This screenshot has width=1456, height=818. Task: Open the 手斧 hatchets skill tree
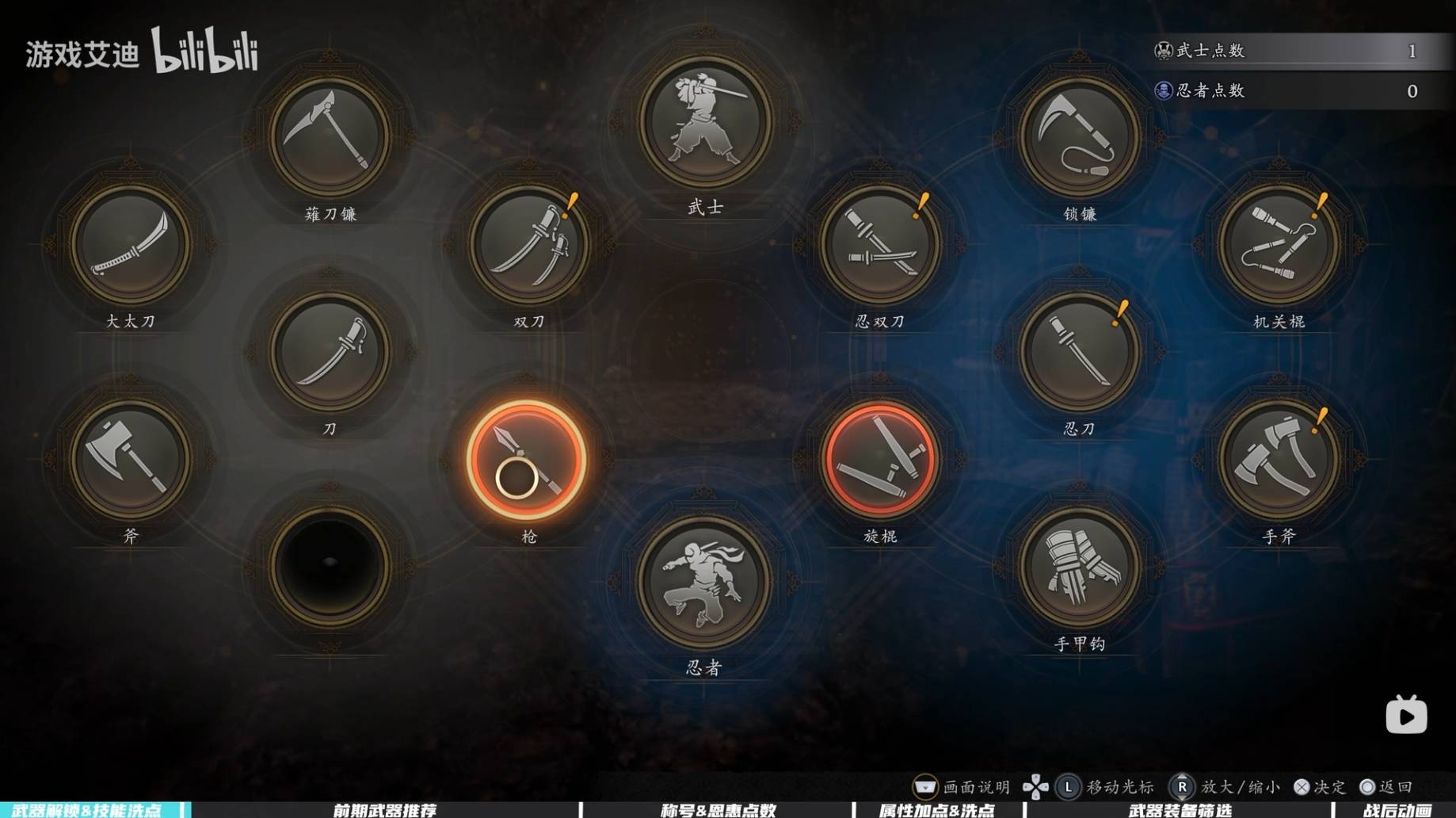[1279, 460]
